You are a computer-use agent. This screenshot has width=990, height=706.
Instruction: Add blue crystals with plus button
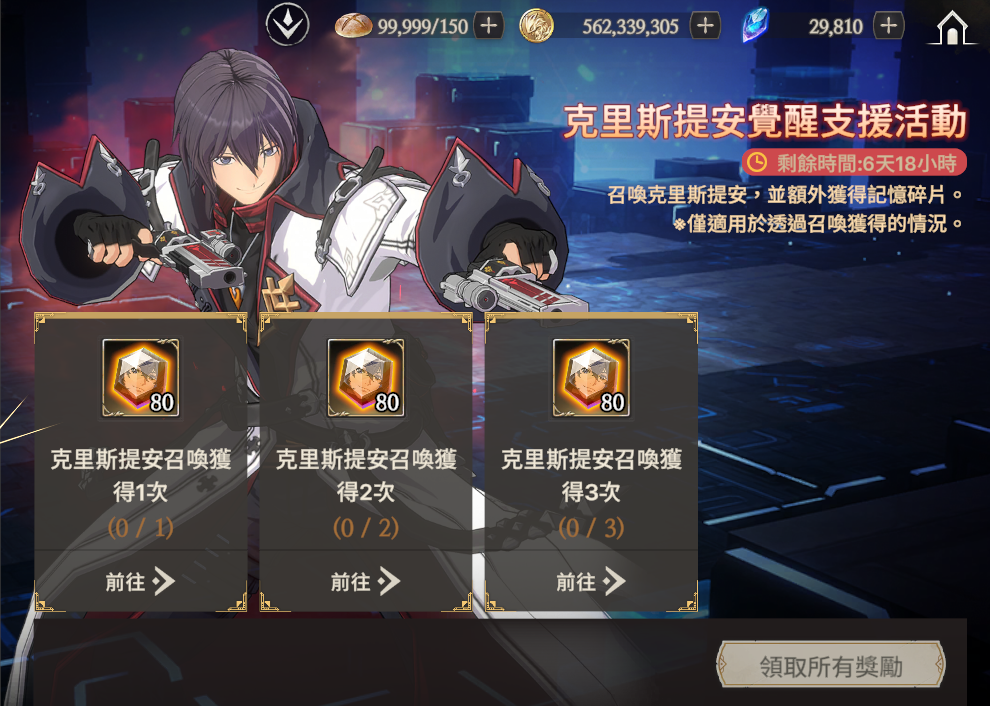click(x=888, y=26)
